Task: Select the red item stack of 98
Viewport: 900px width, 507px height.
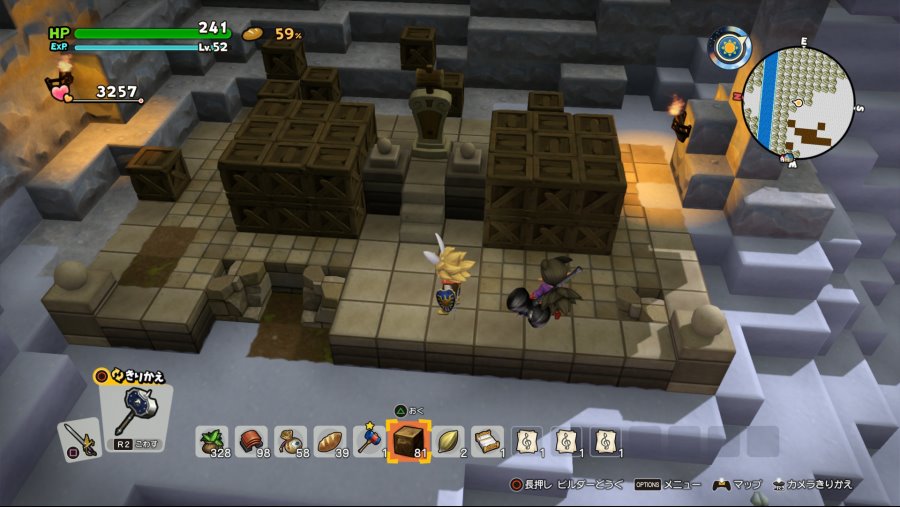Action: click(251, 441)
